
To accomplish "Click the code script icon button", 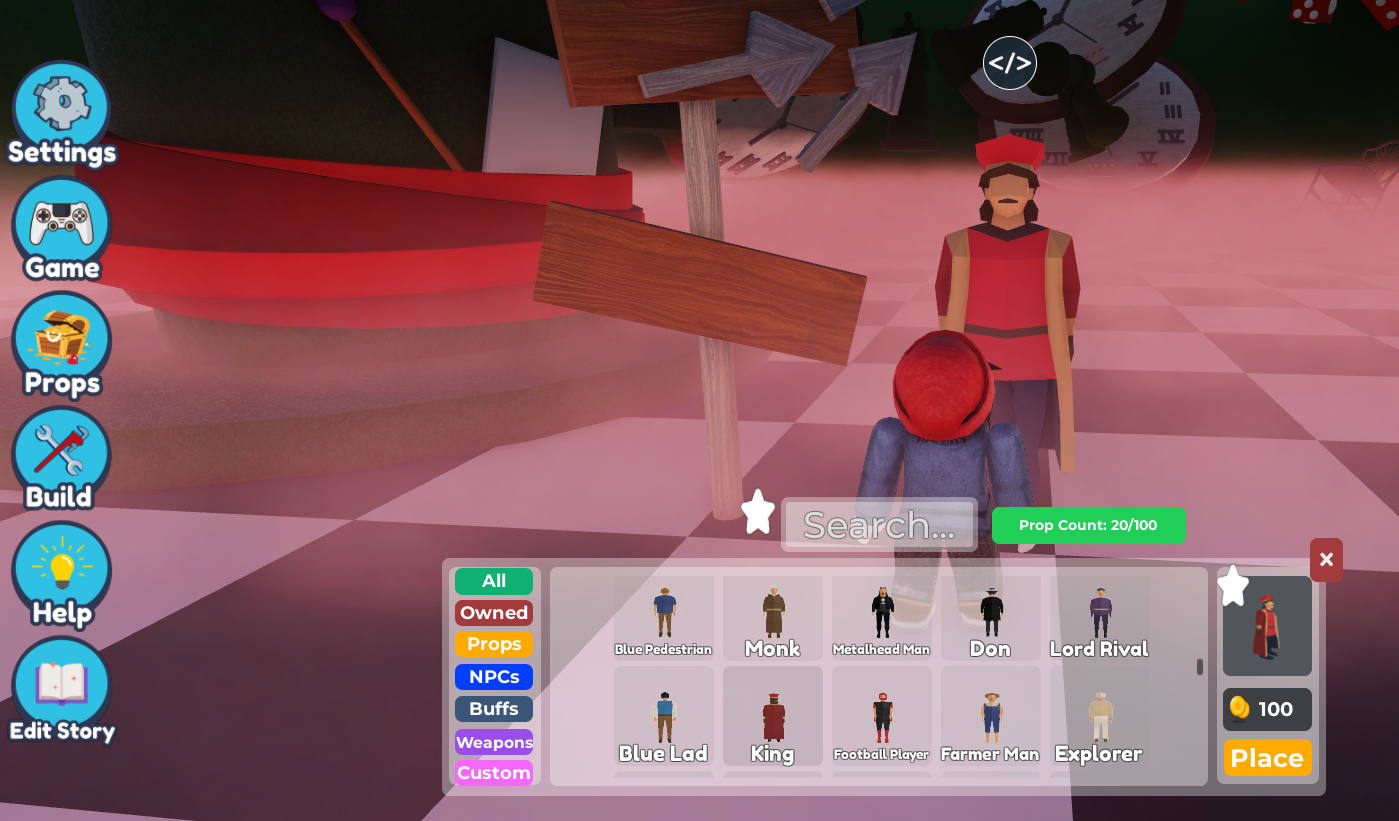I will 1009,63.
